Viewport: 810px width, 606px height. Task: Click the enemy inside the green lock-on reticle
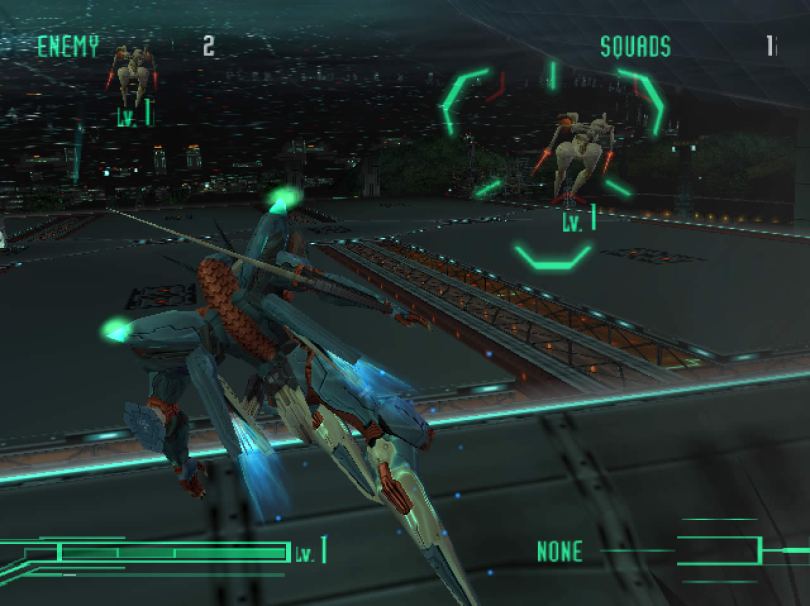click(581, 152)
